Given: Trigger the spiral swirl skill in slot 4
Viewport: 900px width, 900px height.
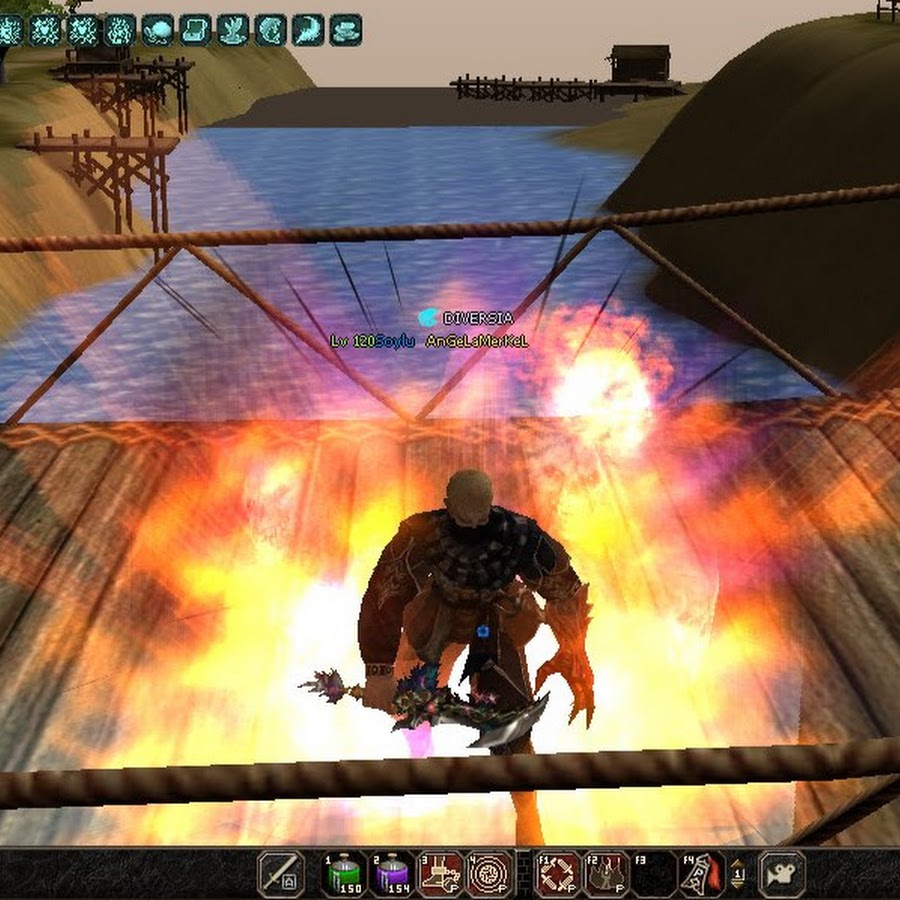Looking at the screenshot, I should [488, 873].
